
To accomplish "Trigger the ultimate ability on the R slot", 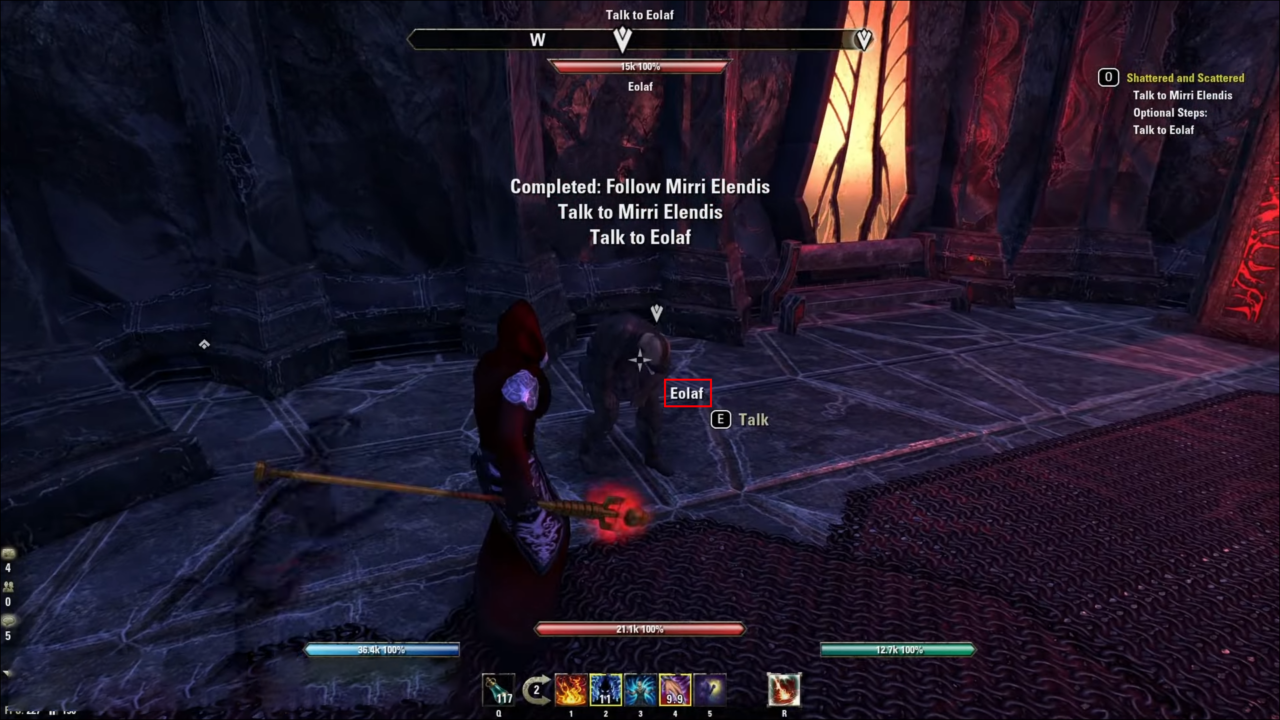I will click(x=784, y=690).
